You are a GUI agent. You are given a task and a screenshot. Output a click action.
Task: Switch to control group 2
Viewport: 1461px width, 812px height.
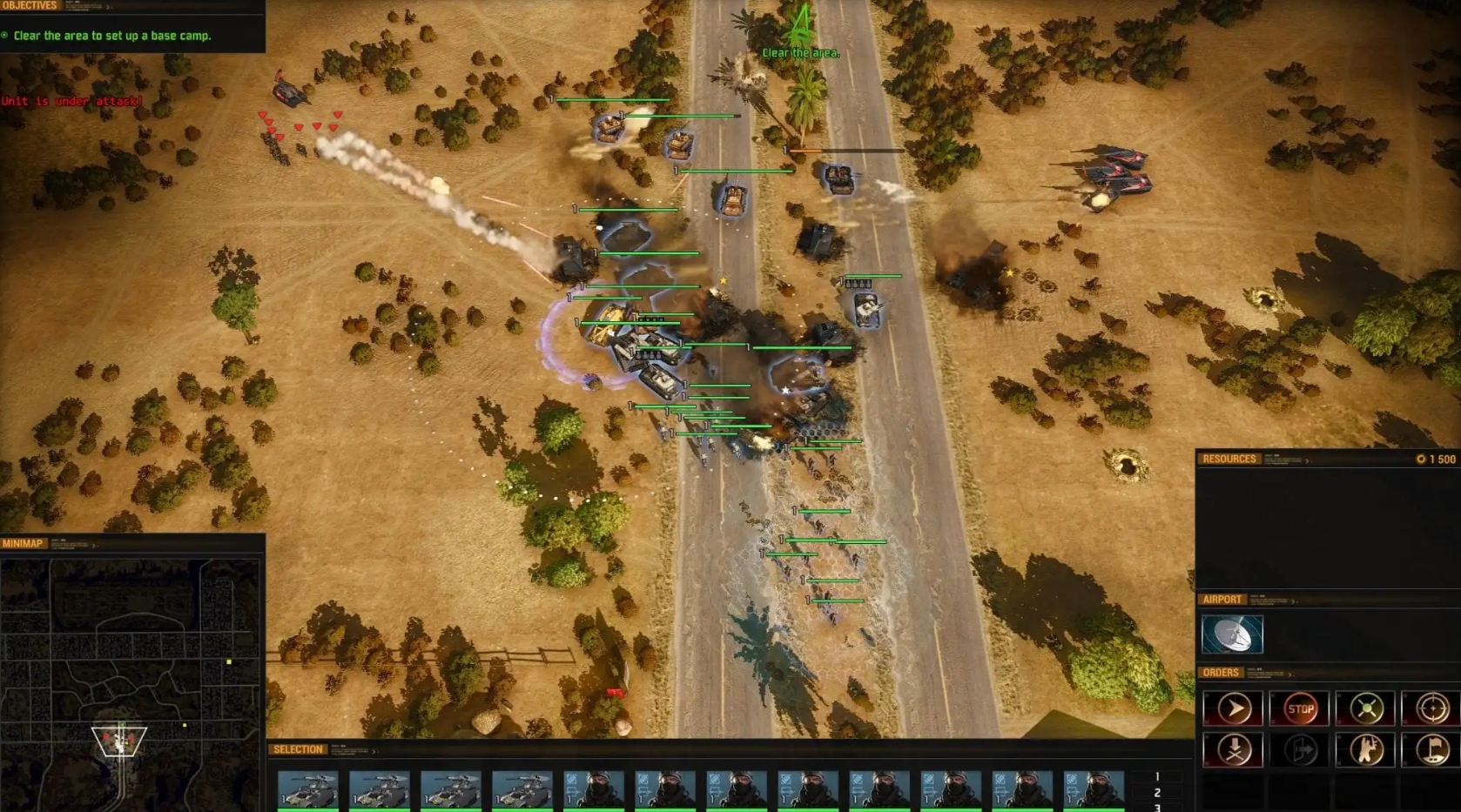coord(1157,793)
